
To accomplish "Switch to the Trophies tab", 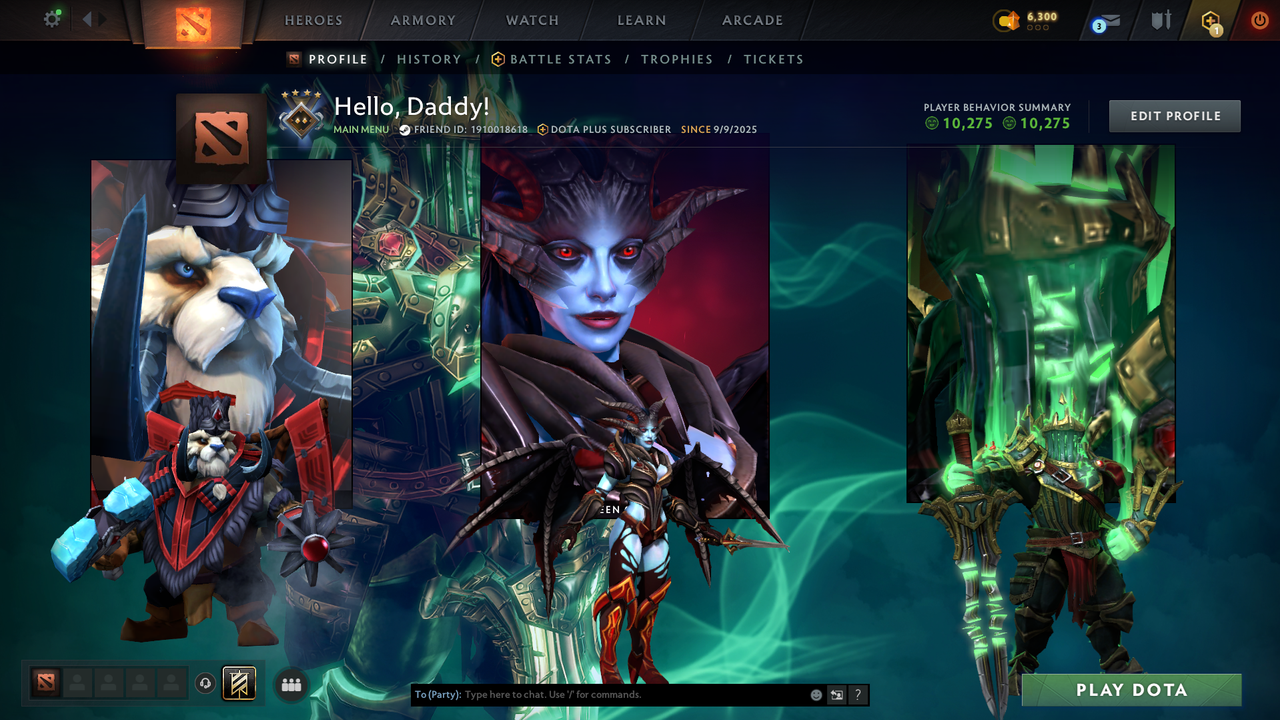I will click(677, 59).
